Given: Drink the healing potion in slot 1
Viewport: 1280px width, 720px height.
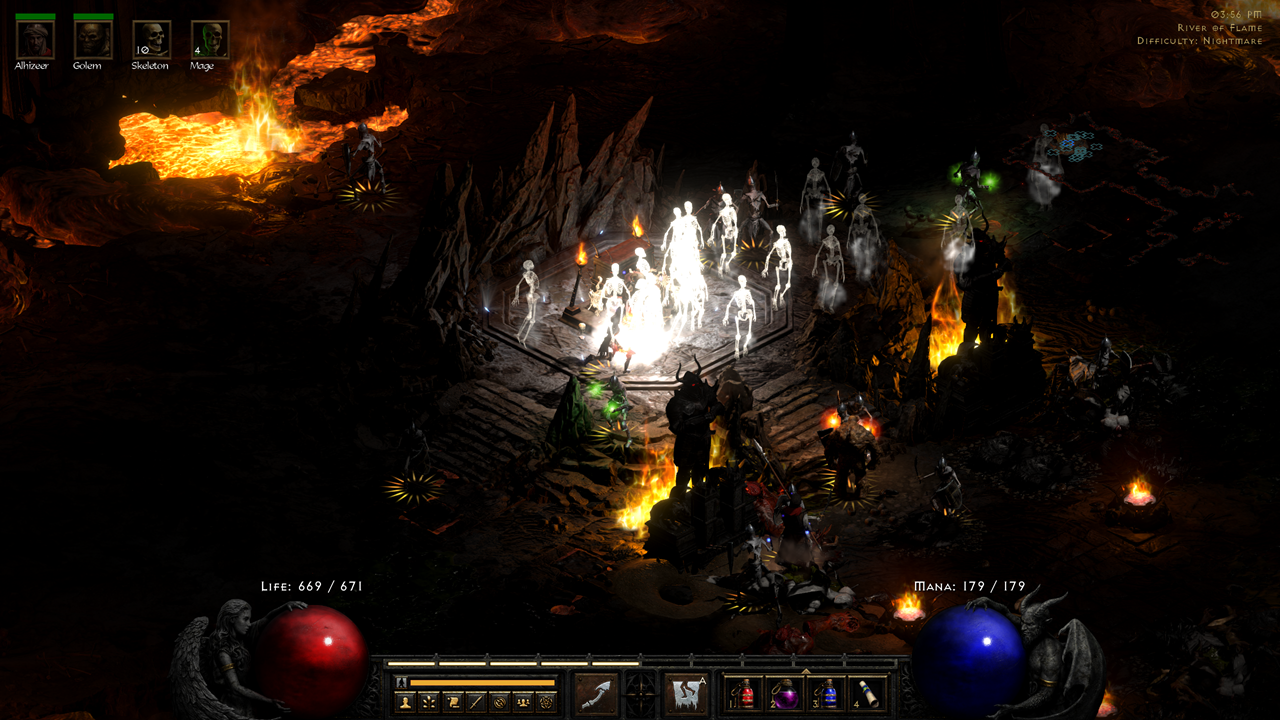Looking at the screenshot, I should pos(745,694).
